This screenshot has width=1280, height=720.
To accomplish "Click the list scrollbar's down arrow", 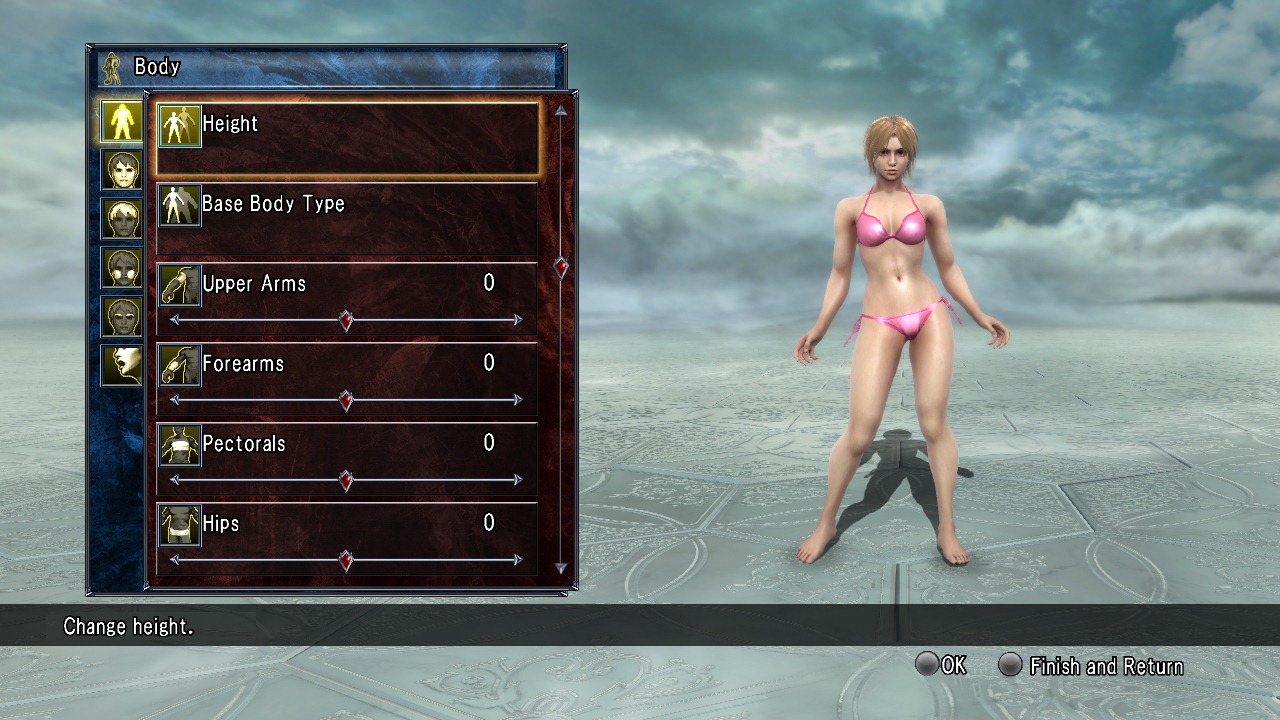I will (x=561, y=568).
